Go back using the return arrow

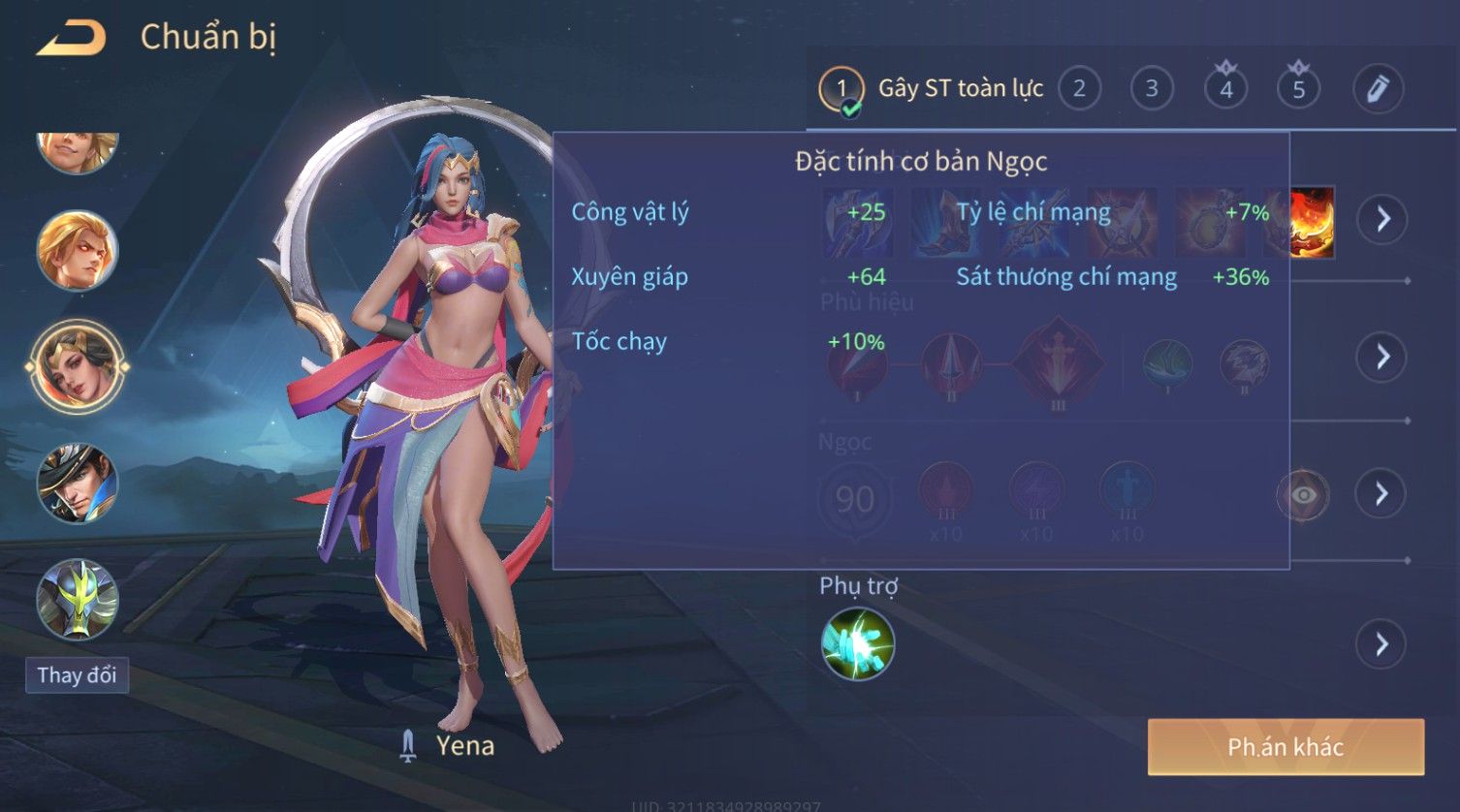pos(71,39)
